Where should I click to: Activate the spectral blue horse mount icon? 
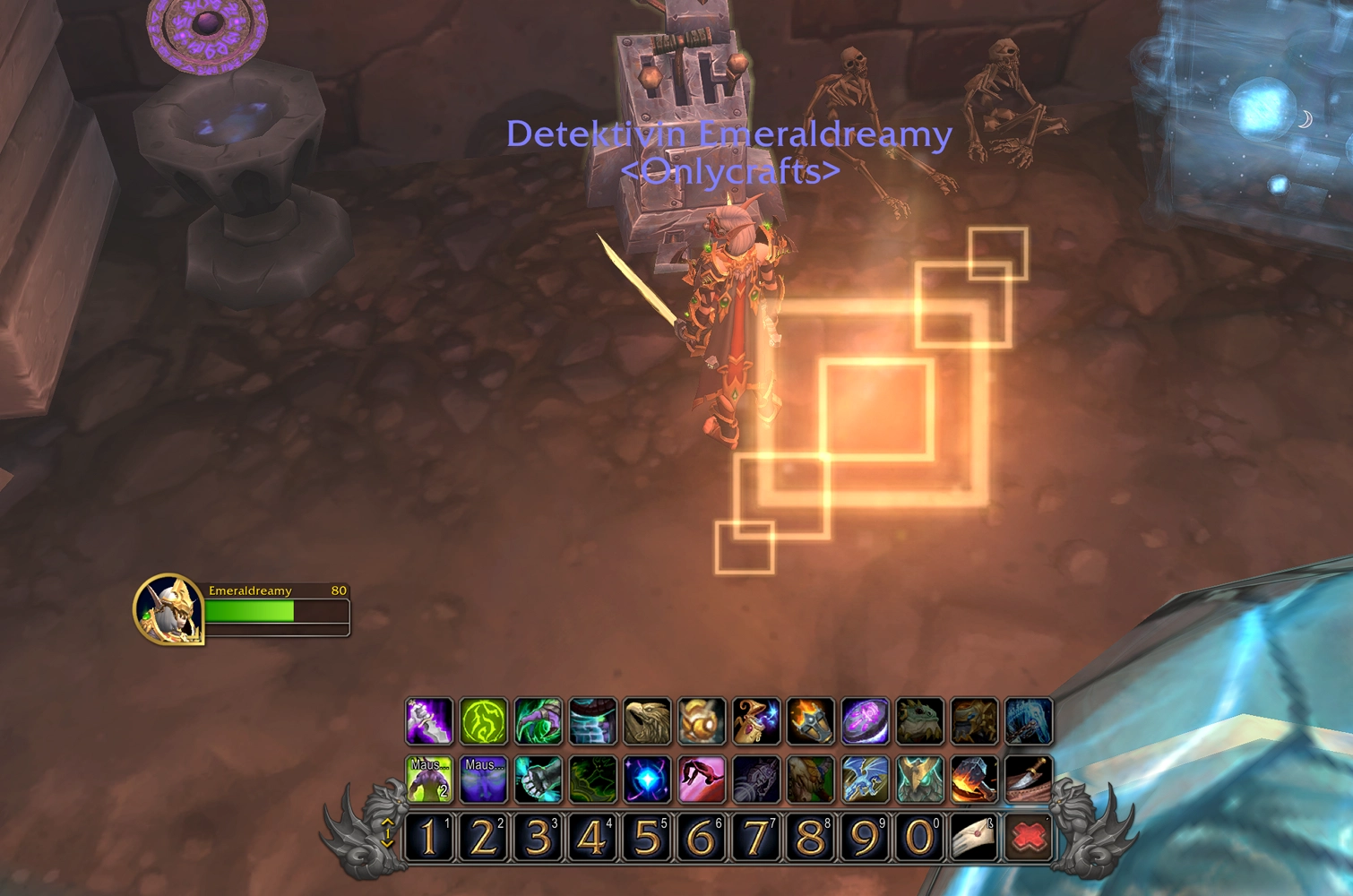click(x=1029, y=721)
